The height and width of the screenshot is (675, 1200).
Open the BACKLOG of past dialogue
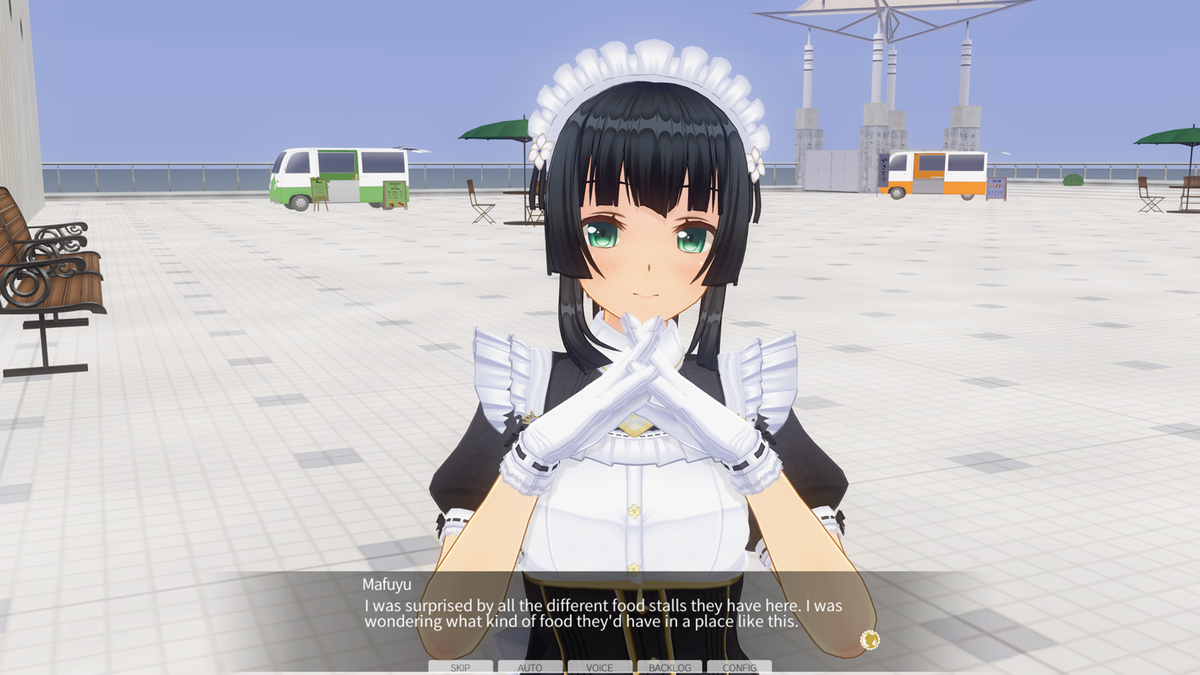670,667
